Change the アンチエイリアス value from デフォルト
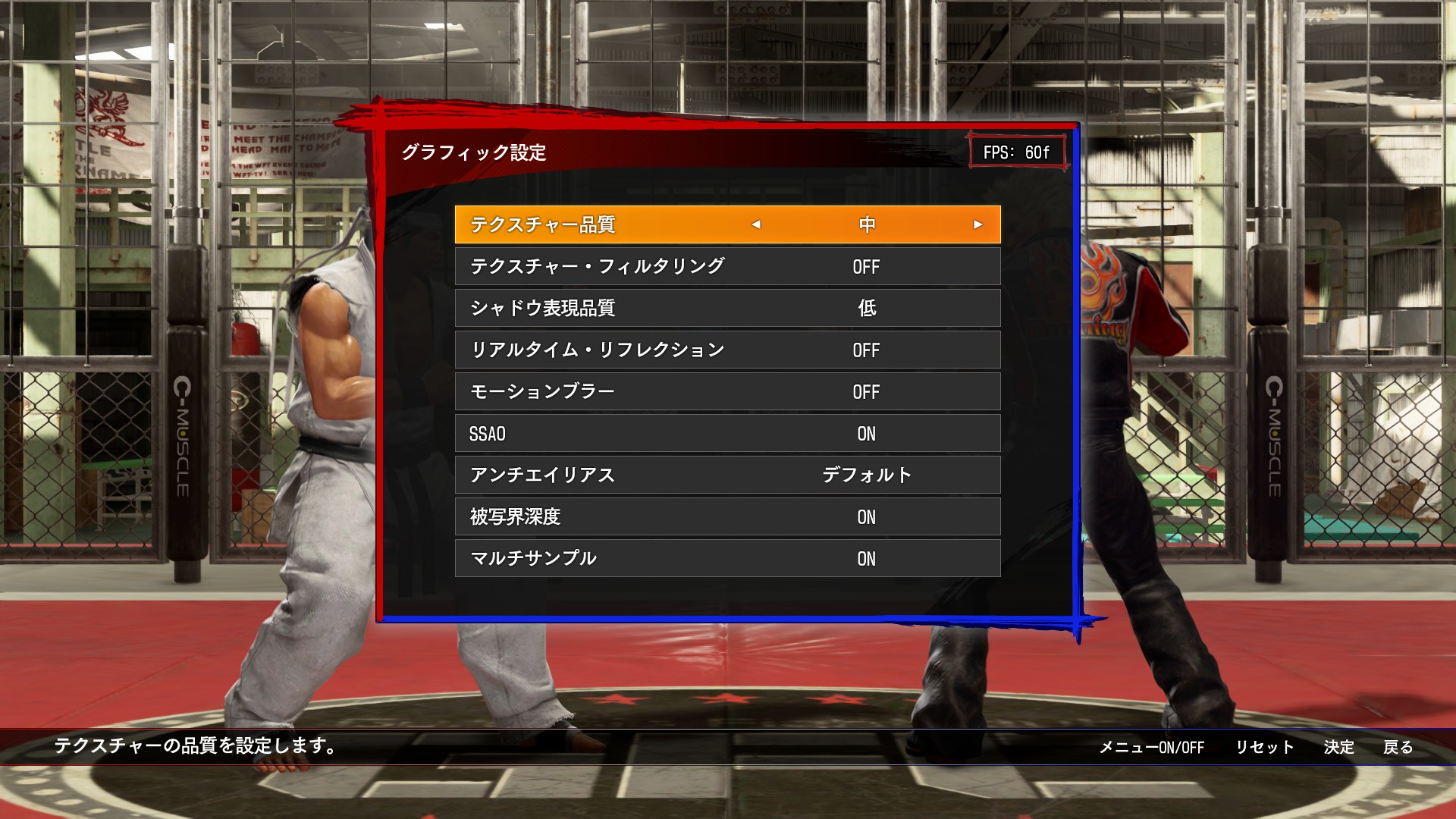Image resolution: width=1456 pixels, height=819 pixels. point(866,475)
